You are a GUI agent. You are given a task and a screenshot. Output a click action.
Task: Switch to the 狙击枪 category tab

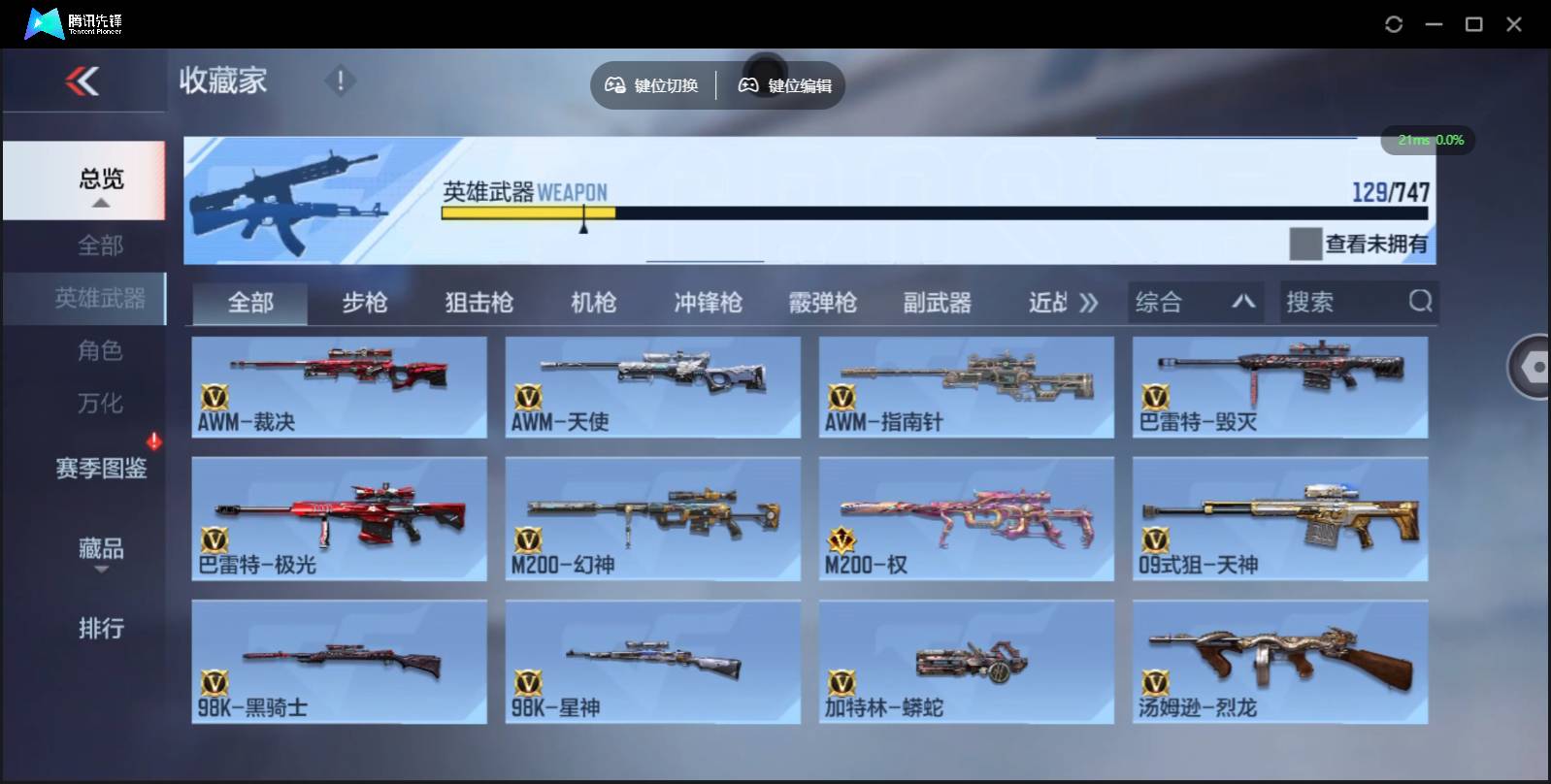pyautogui.click(x=477, y=302)
